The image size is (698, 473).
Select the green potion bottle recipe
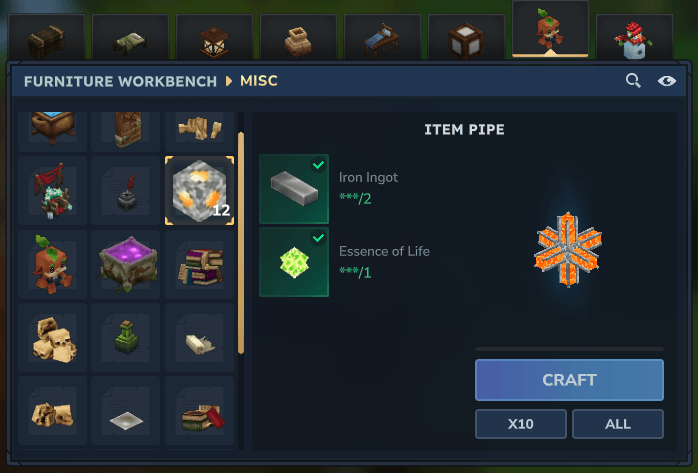pos(127,338)
